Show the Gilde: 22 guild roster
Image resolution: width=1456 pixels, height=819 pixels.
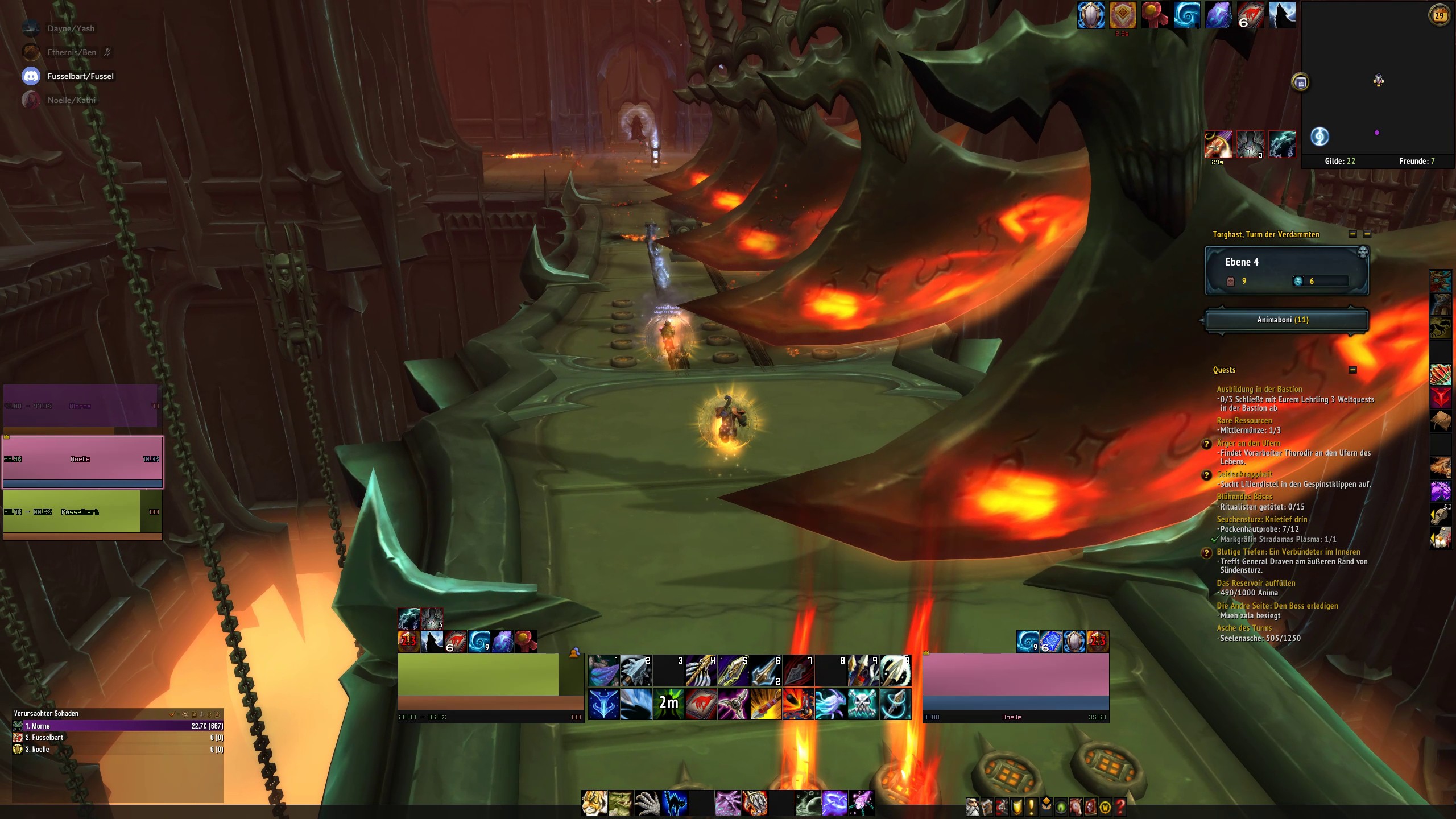tap(1339, 161)
